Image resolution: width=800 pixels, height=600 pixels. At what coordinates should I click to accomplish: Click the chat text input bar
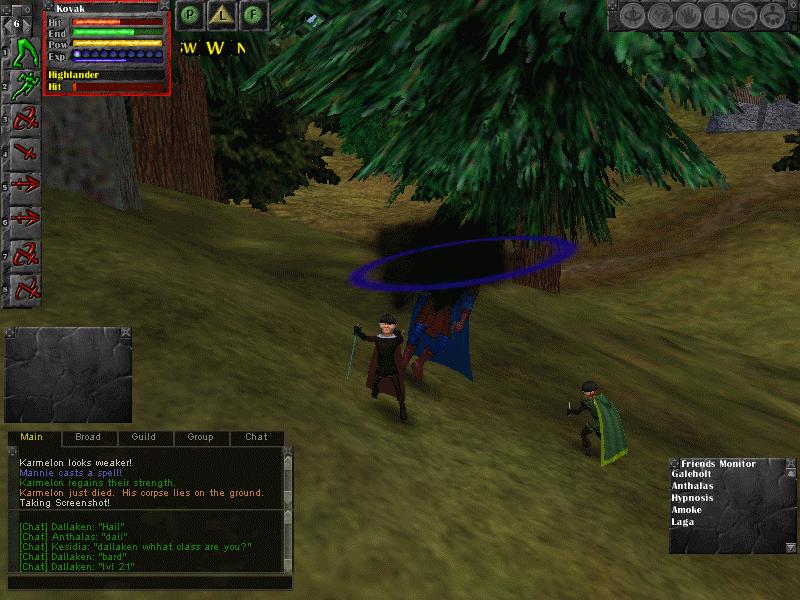(150, 582)
